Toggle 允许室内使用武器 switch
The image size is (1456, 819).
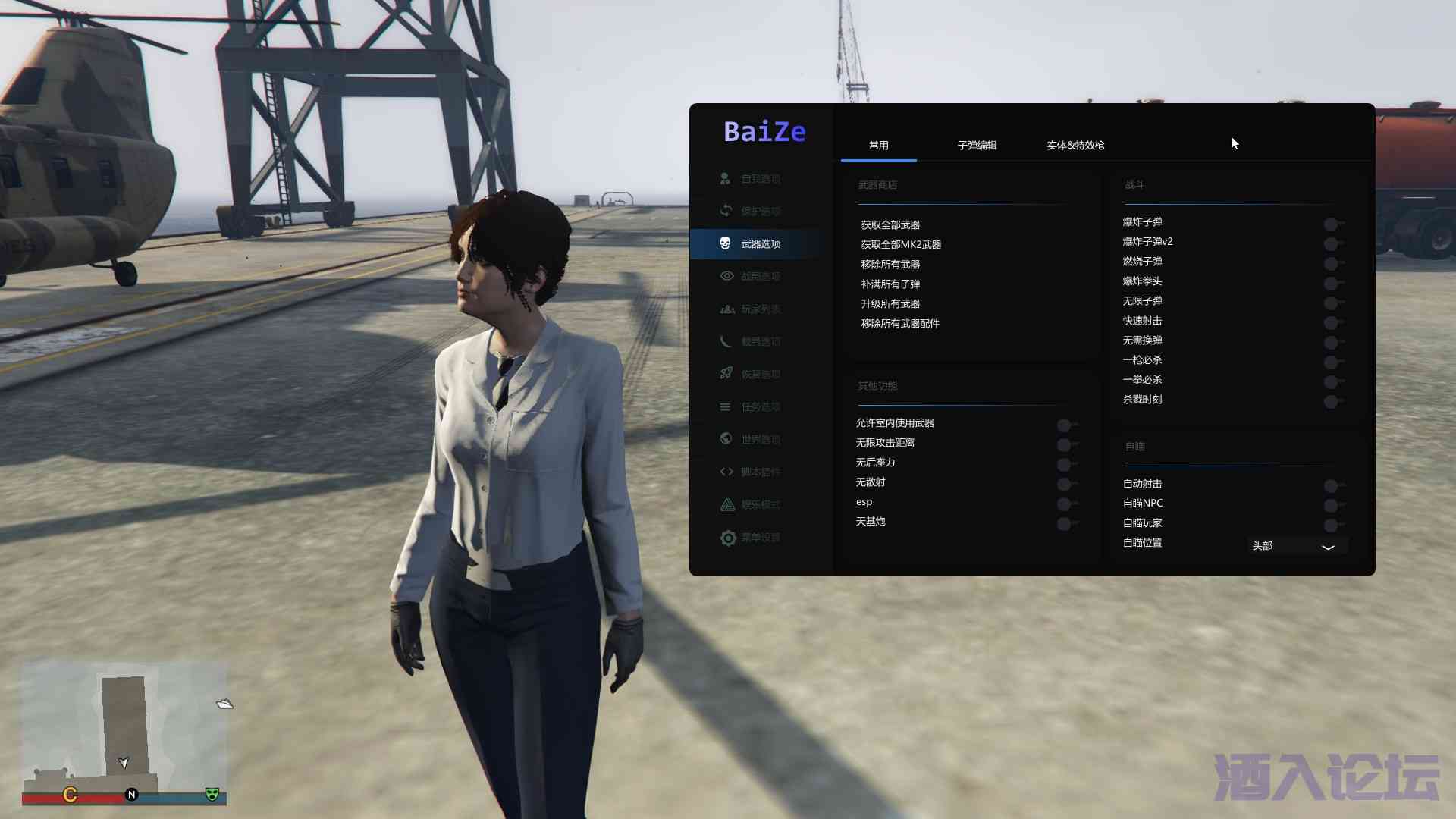click(1066, 425)
